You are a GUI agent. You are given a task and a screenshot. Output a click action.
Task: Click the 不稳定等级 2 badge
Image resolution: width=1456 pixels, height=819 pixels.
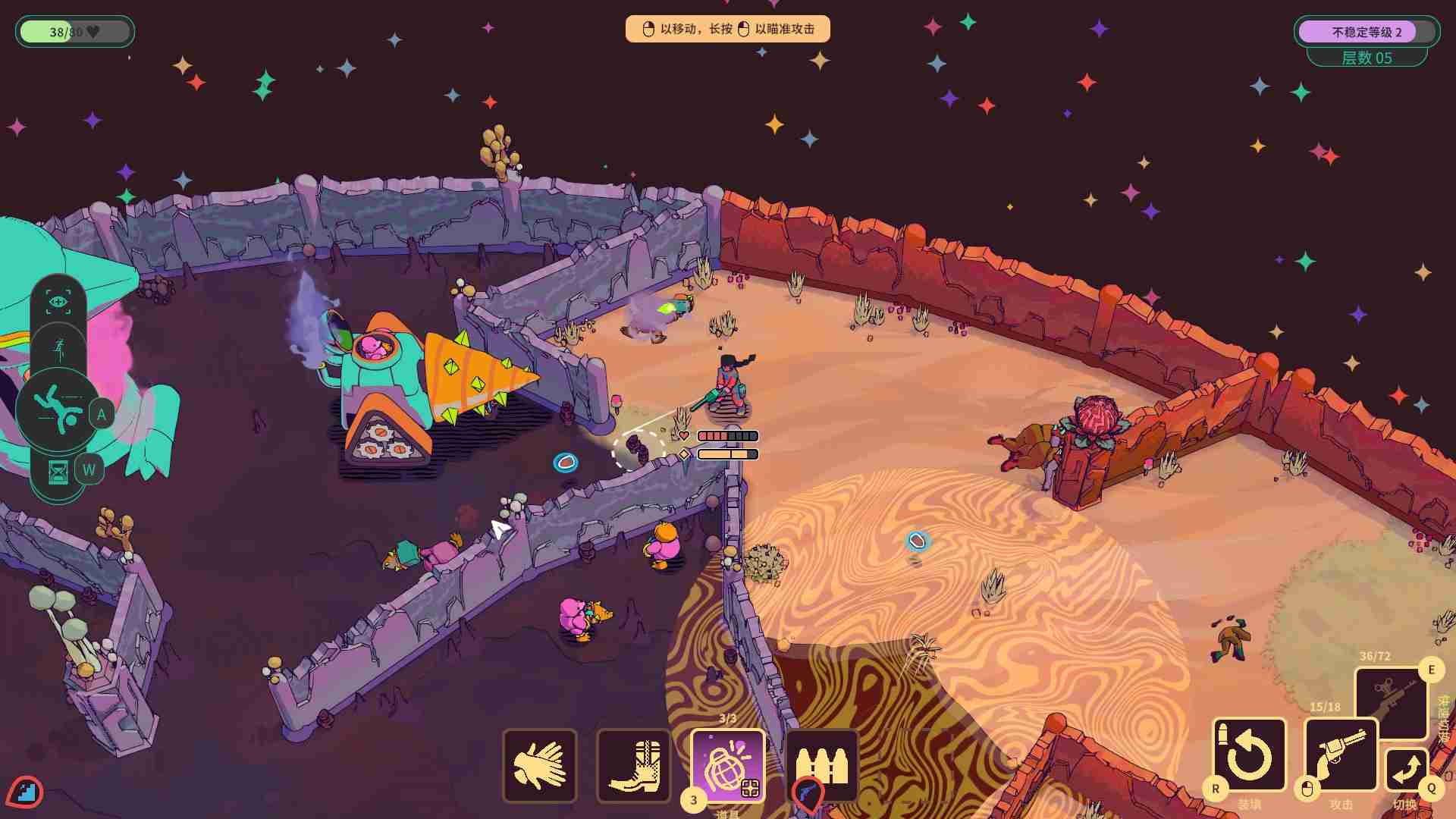pyautogui.click(x=1367, y=31)
